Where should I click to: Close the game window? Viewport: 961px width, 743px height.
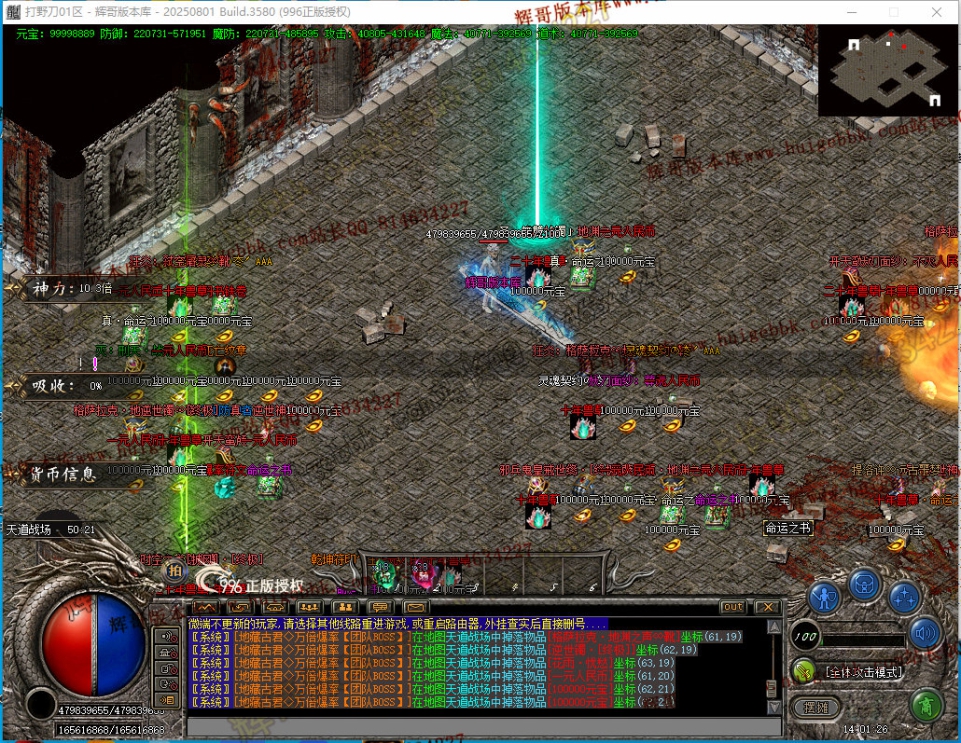[x=937, y=11]
